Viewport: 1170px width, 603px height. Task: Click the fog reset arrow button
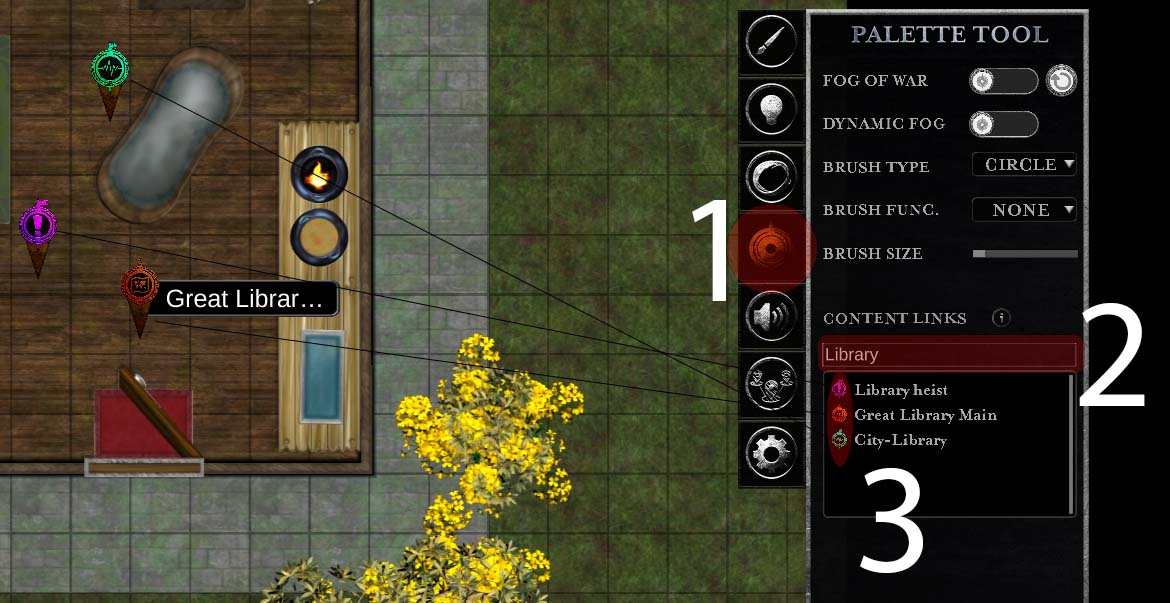point(1061,81)
